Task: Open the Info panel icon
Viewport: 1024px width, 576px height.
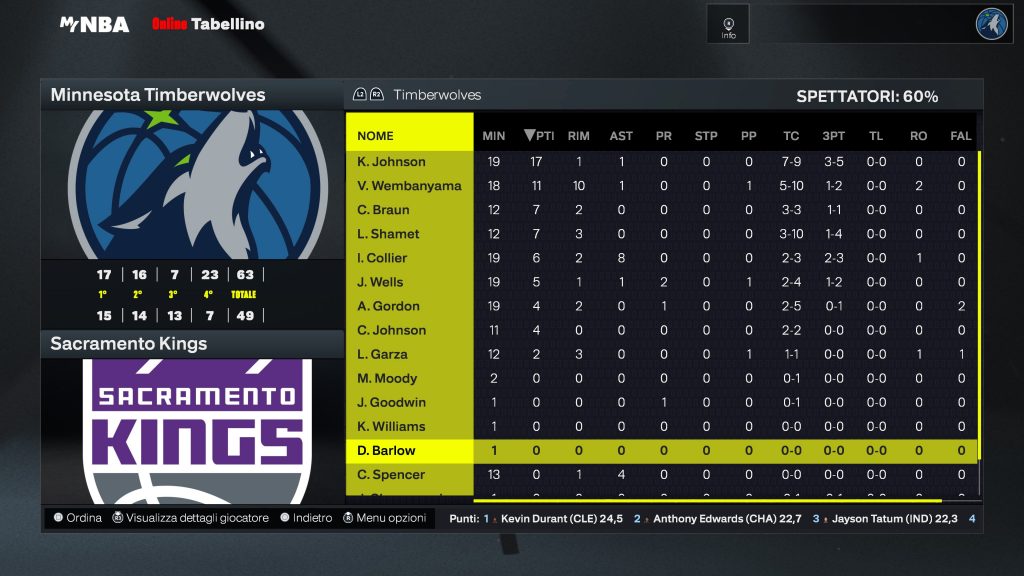Action: pyautogui.click(x=728, y=24)
